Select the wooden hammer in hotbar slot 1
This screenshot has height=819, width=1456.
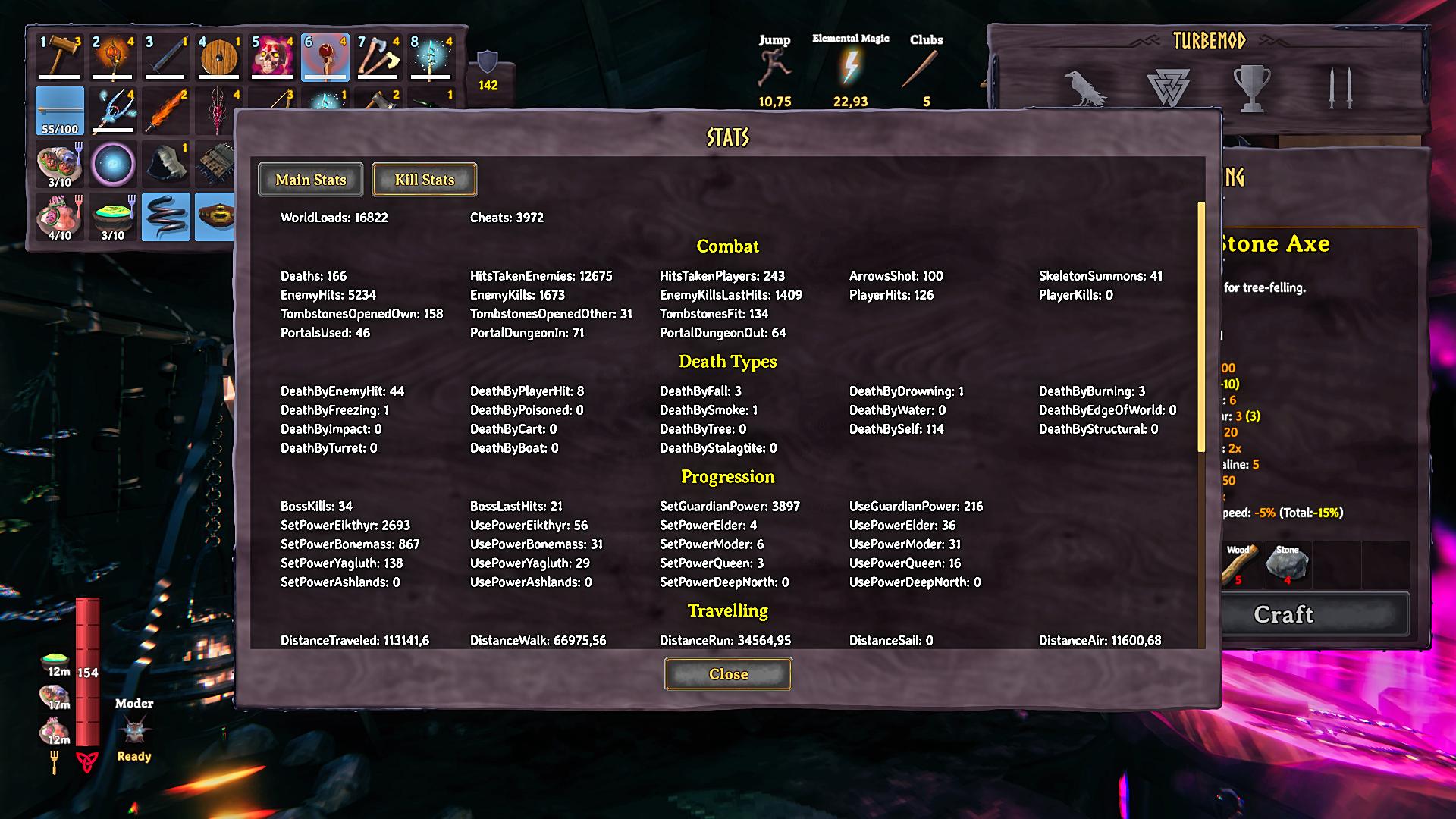click(x=60, y=57)
